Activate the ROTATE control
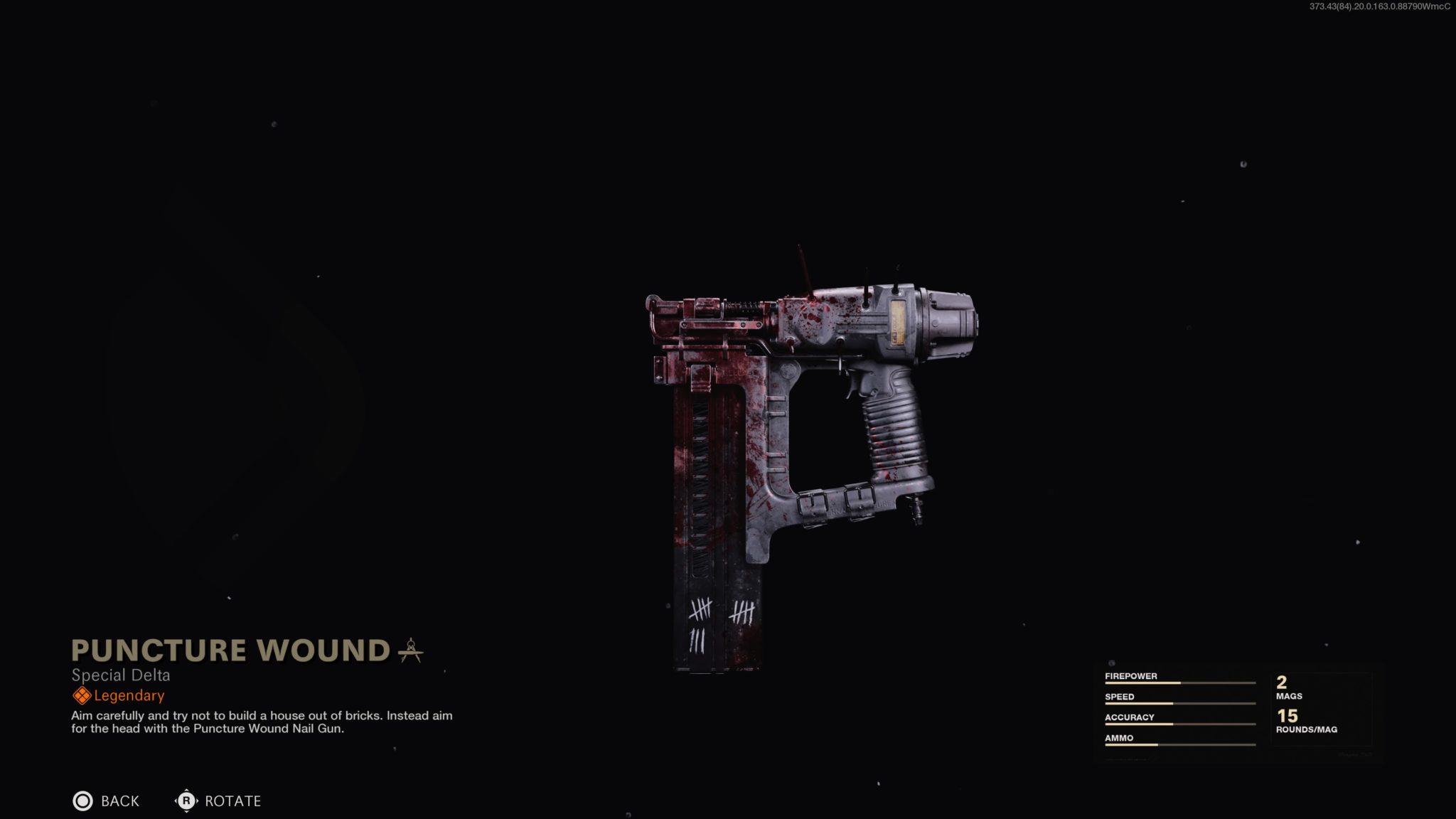This screenshot has width=1456, height=819. [x=232, y=801]
